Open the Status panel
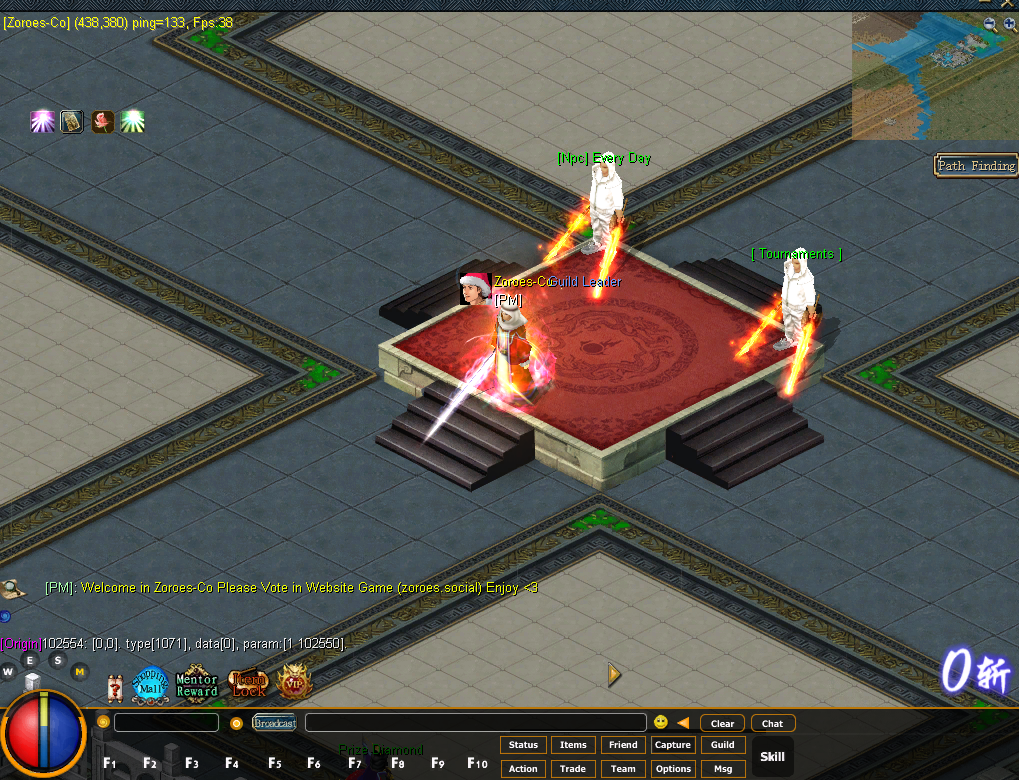The width and height of the screenshot is (1019, 780). tap(523, 745)
